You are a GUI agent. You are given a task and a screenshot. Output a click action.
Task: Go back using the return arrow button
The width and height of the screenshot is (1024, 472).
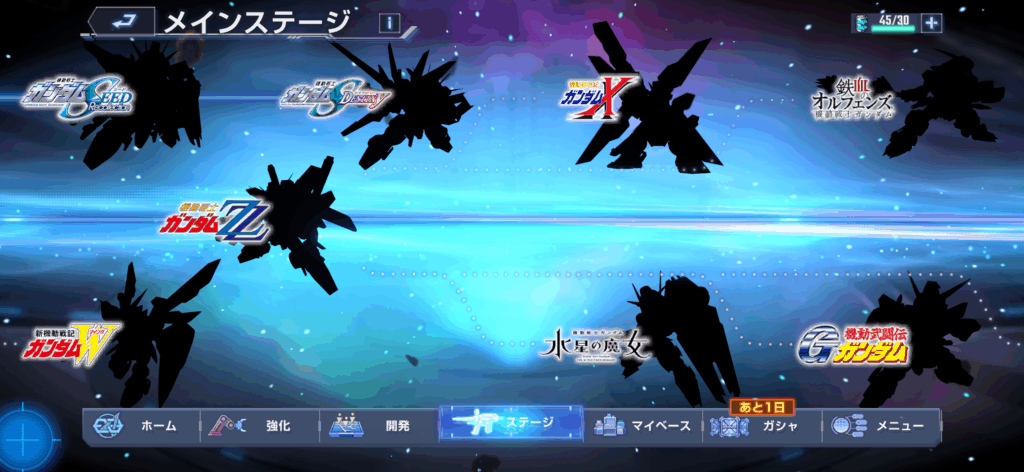click(x=121, y=20)
